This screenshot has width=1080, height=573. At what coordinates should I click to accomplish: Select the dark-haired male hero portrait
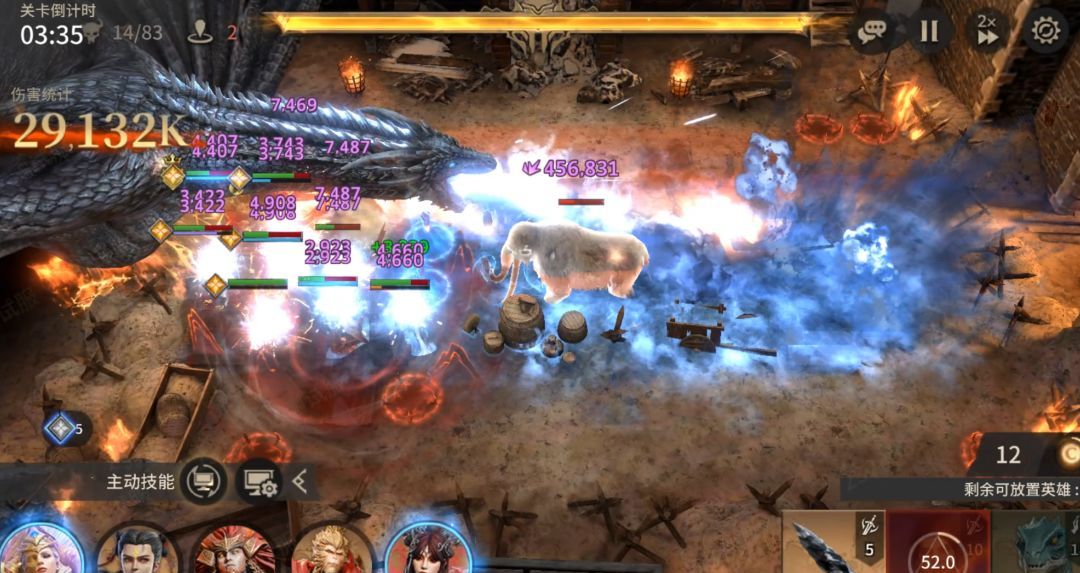click(x=137, y=550)
